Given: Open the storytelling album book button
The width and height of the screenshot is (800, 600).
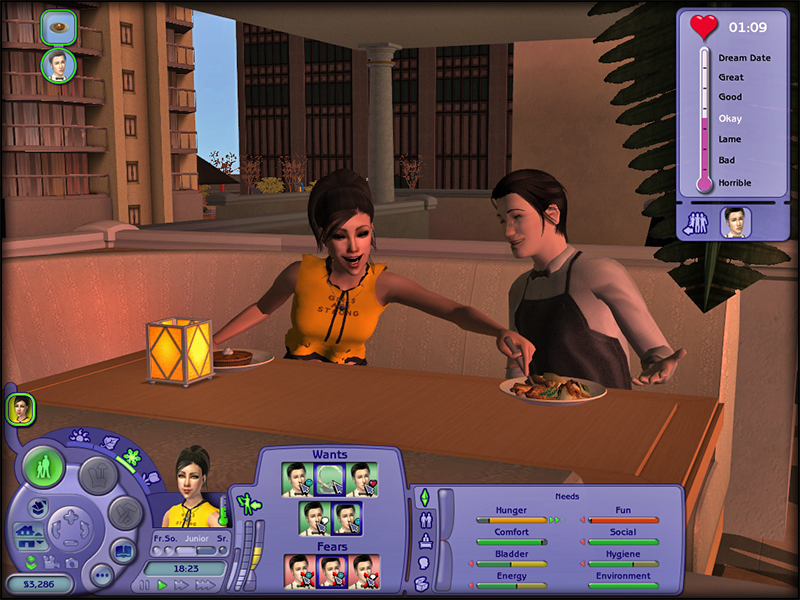Looking at the screenshot, I should tap(124, 551).
